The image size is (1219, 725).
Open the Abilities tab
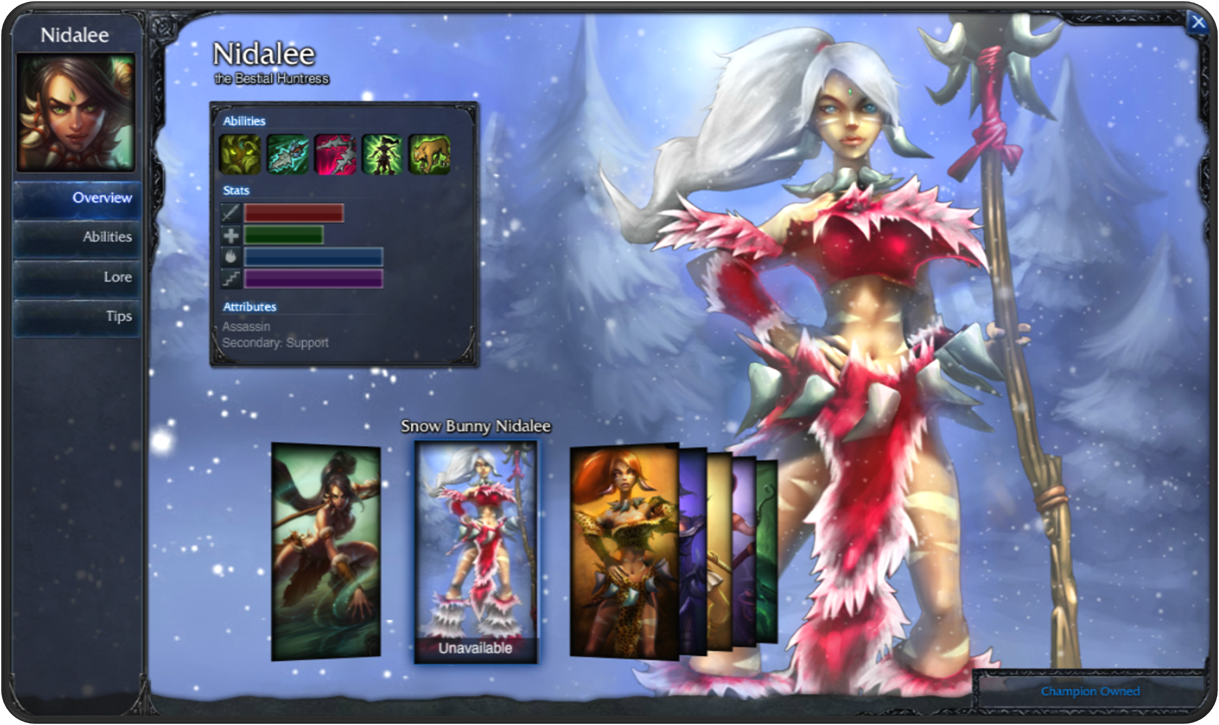77,237
